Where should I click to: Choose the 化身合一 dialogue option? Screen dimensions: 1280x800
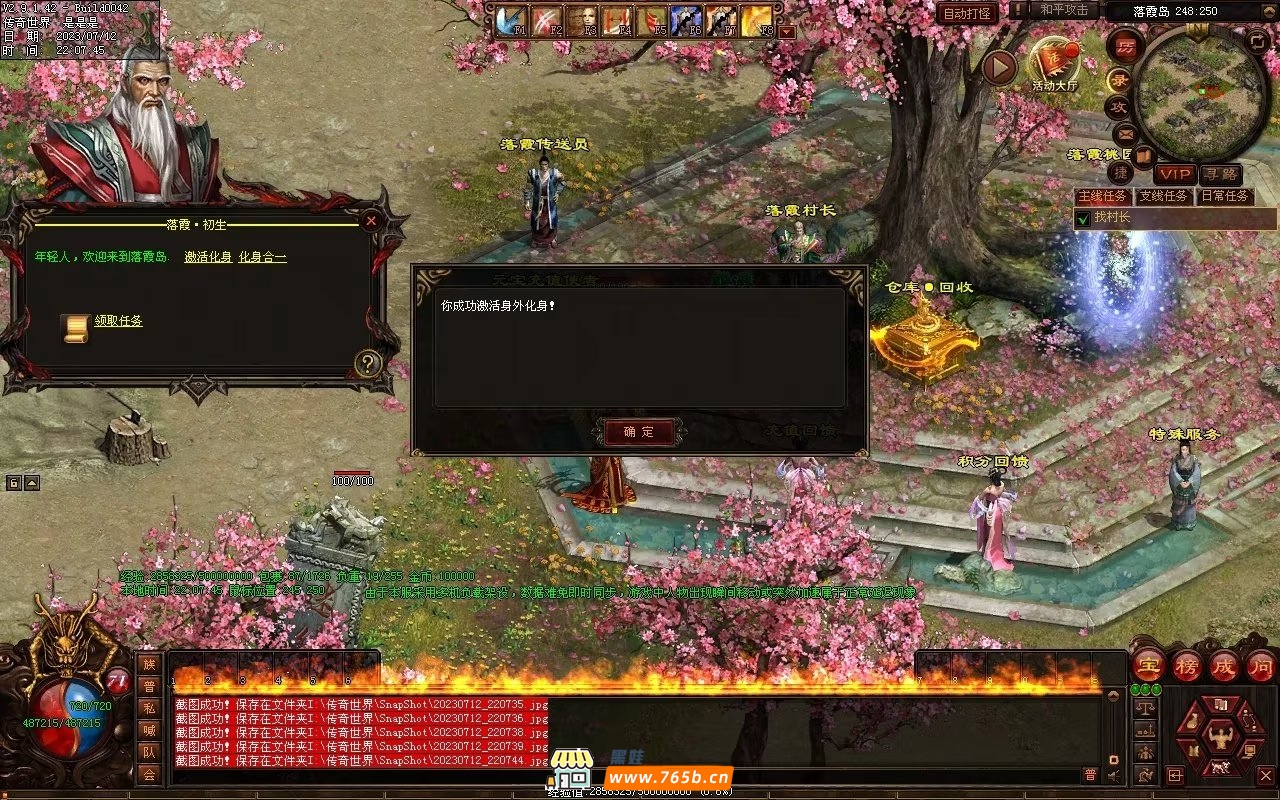262,257
